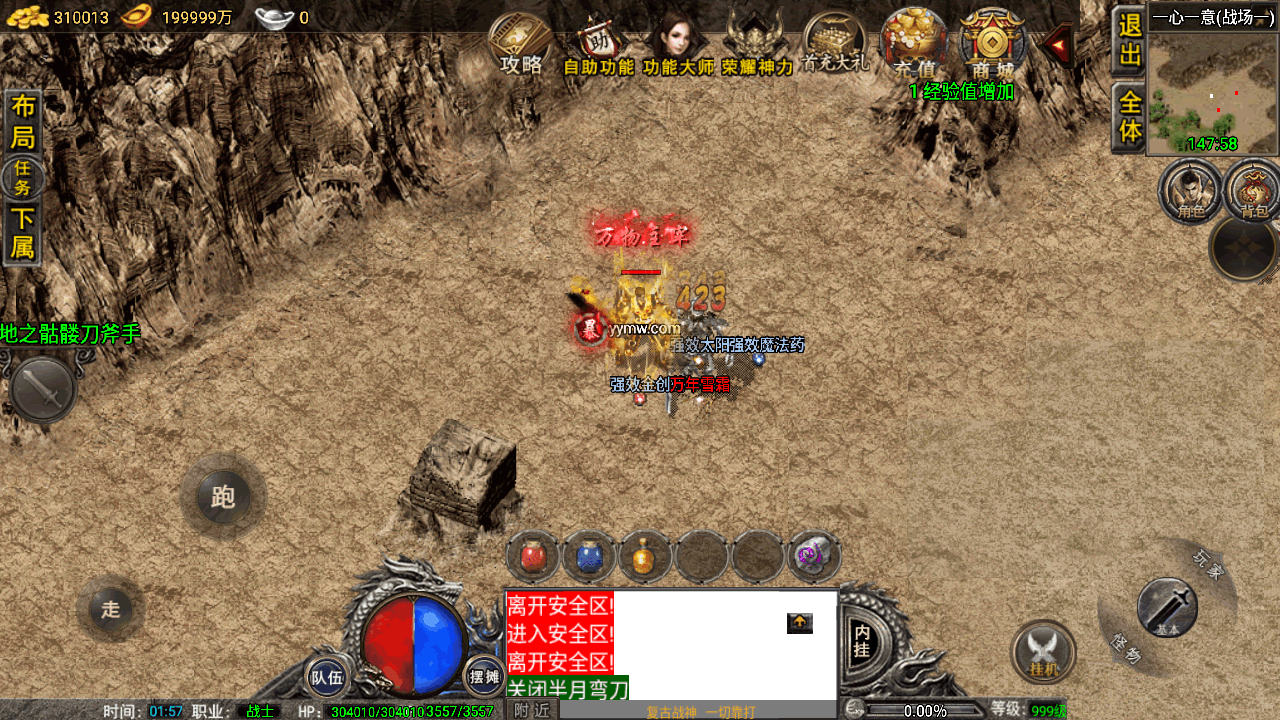The width and height of the screenshot is (1280, 720).
Task: Show the 任务 quest panel
Action: (22, 179)
